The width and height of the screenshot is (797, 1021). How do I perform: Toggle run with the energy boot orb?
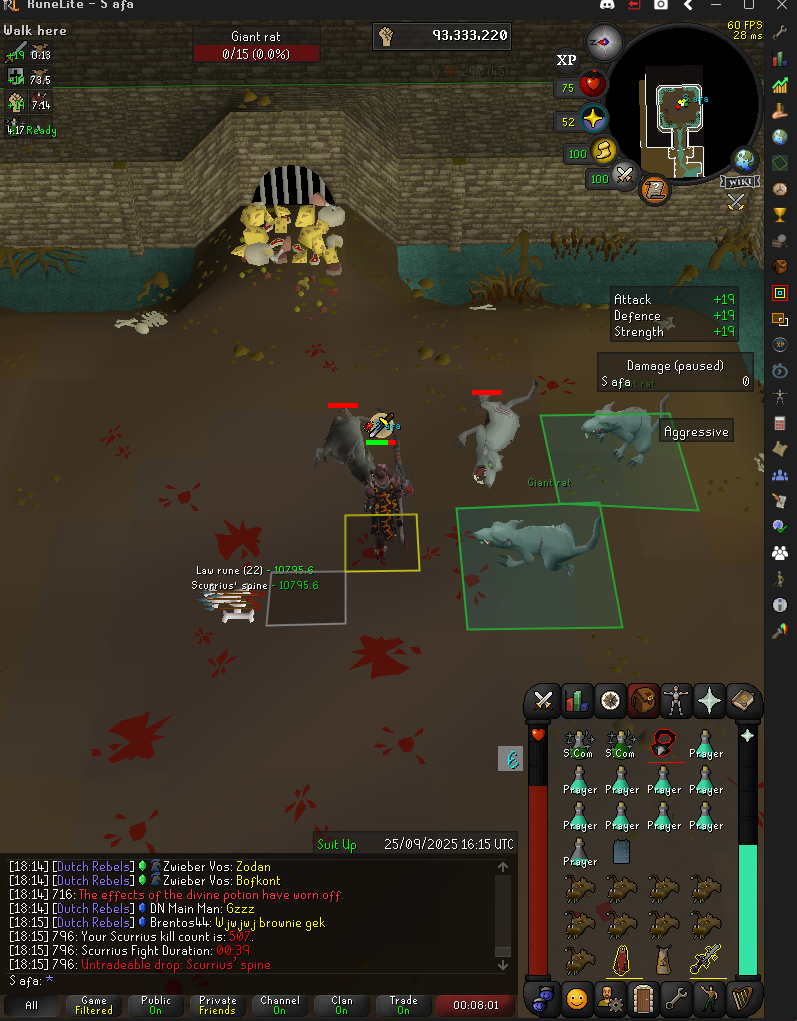(x=604, y=151)
